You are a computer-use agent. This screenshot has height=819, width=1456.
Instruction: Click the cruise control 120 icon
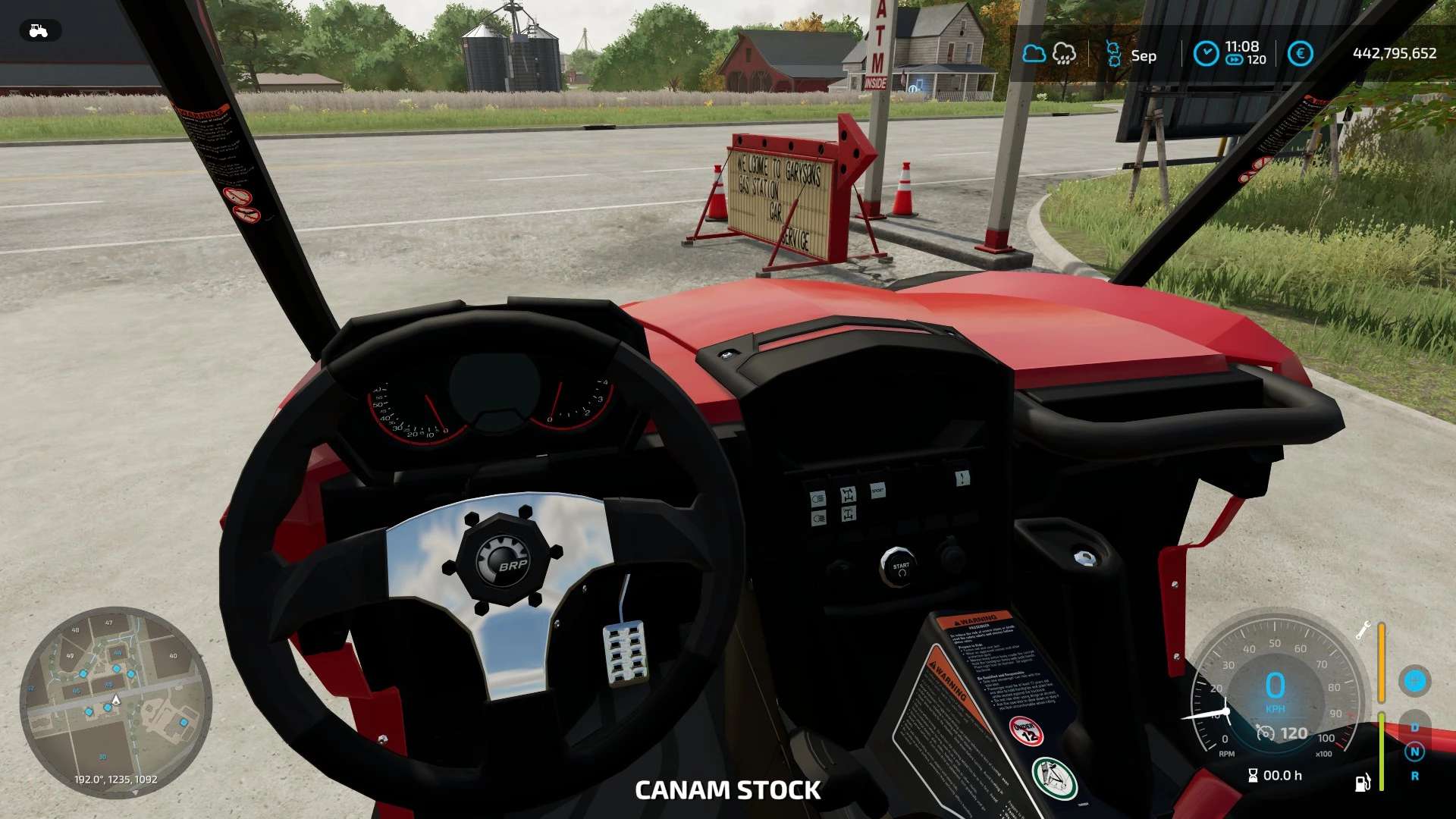pos(1266,733)
